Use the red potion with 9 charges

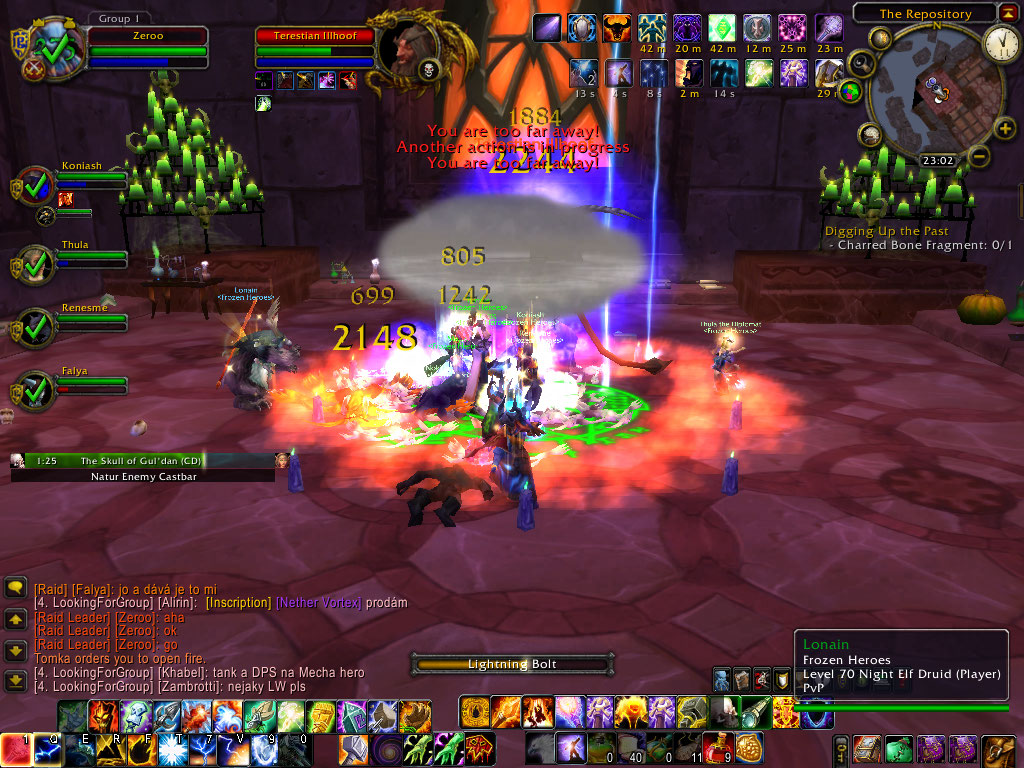click(x=716, y=748)
